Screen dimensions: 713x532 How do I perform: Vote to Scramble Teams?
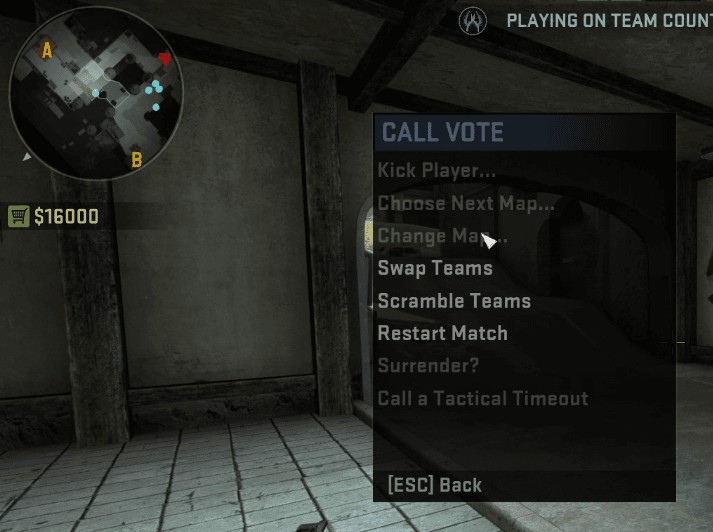tap(454, 301)
